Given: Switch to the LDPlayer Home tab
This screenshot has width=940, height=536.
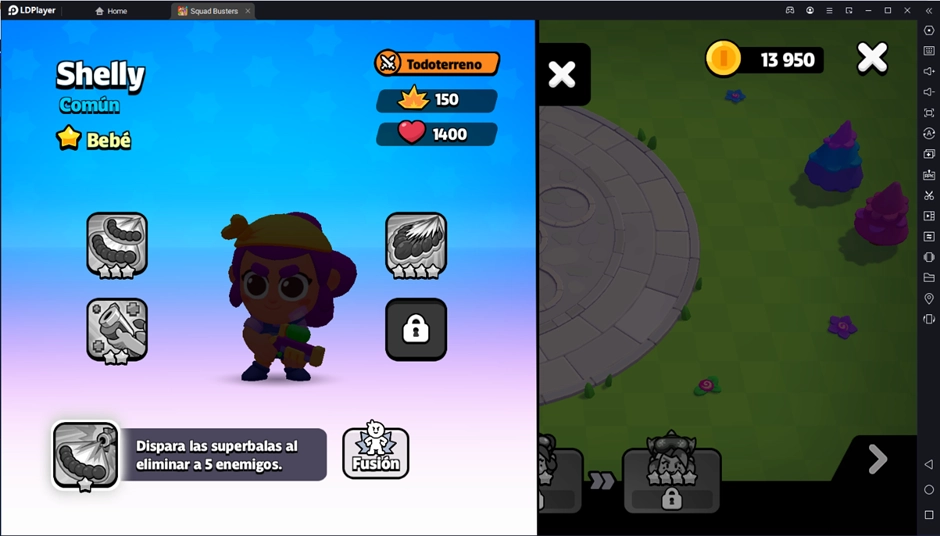Looking at the screenshot, I should pos(111,11).
